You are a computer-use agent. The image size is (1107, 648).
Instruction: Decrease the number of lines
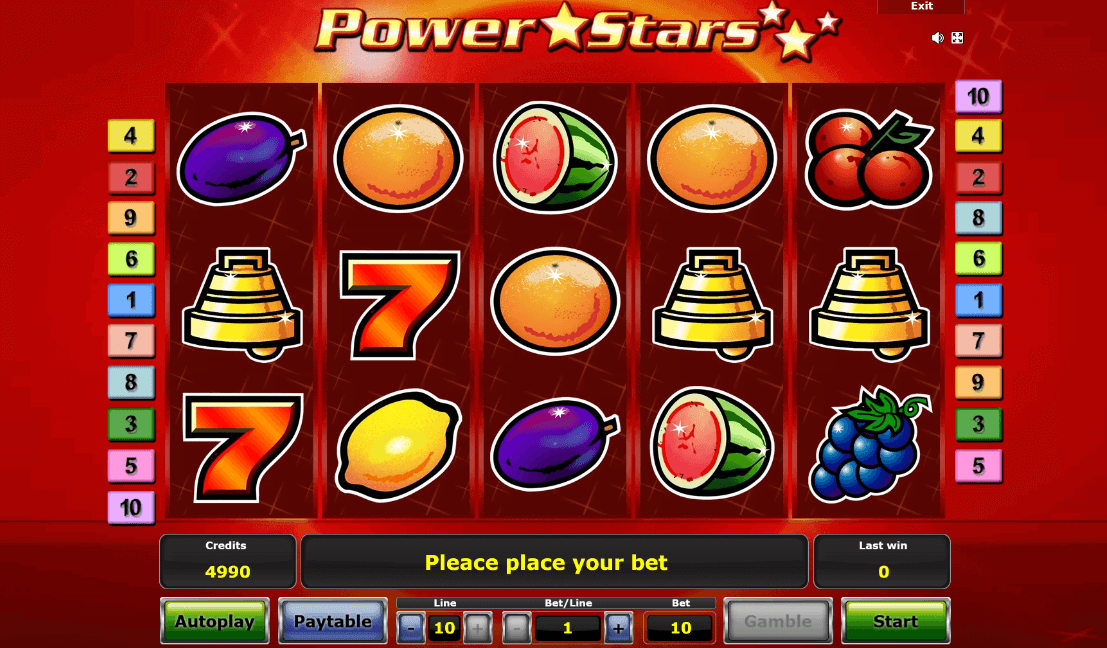click(x=411, y=628)
